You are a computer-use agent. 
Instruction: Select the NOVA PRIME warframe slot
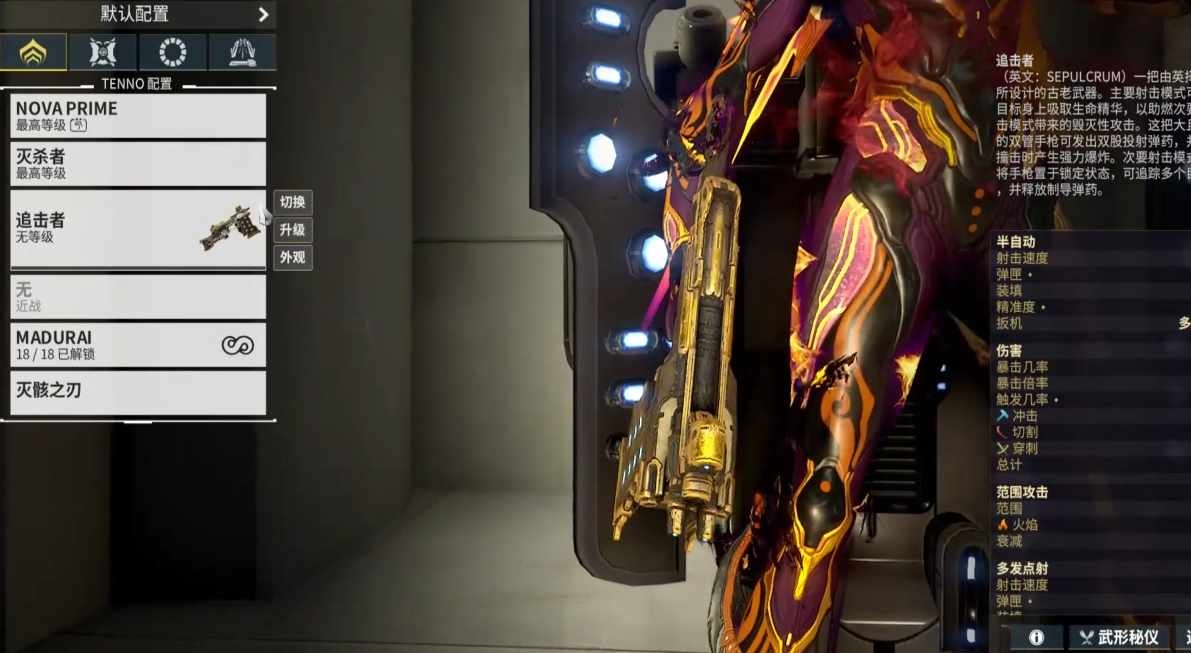(138, 116)
